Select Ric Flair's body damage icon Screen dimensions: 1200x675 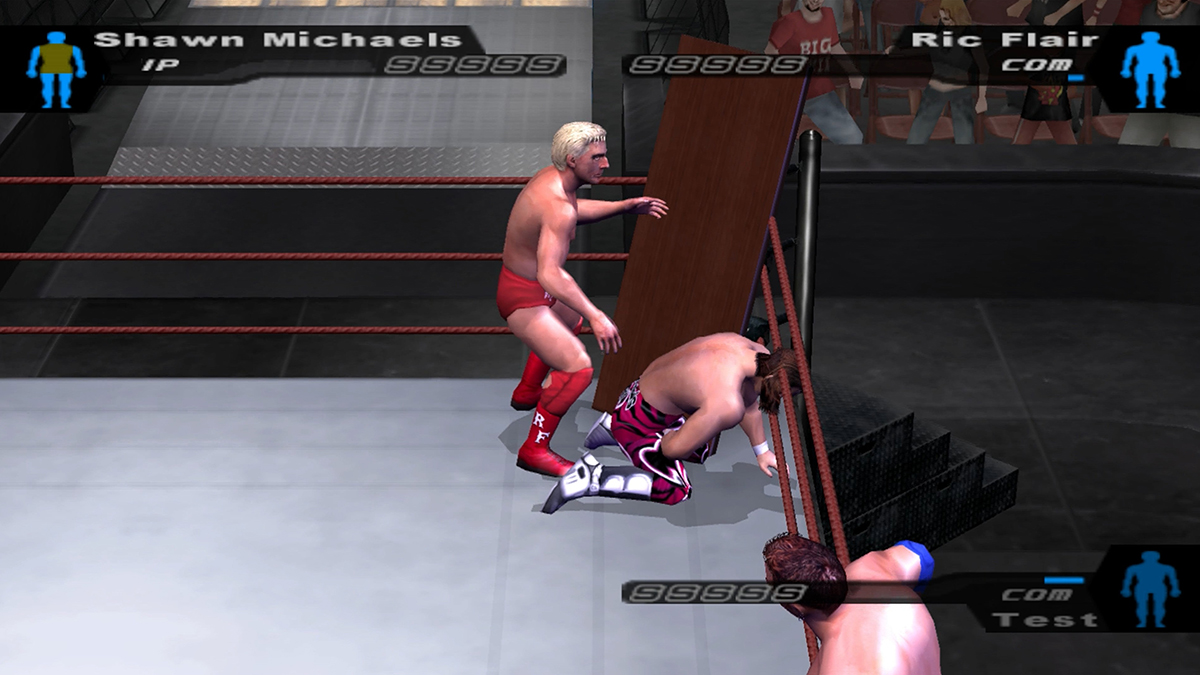pos(1150,68)
